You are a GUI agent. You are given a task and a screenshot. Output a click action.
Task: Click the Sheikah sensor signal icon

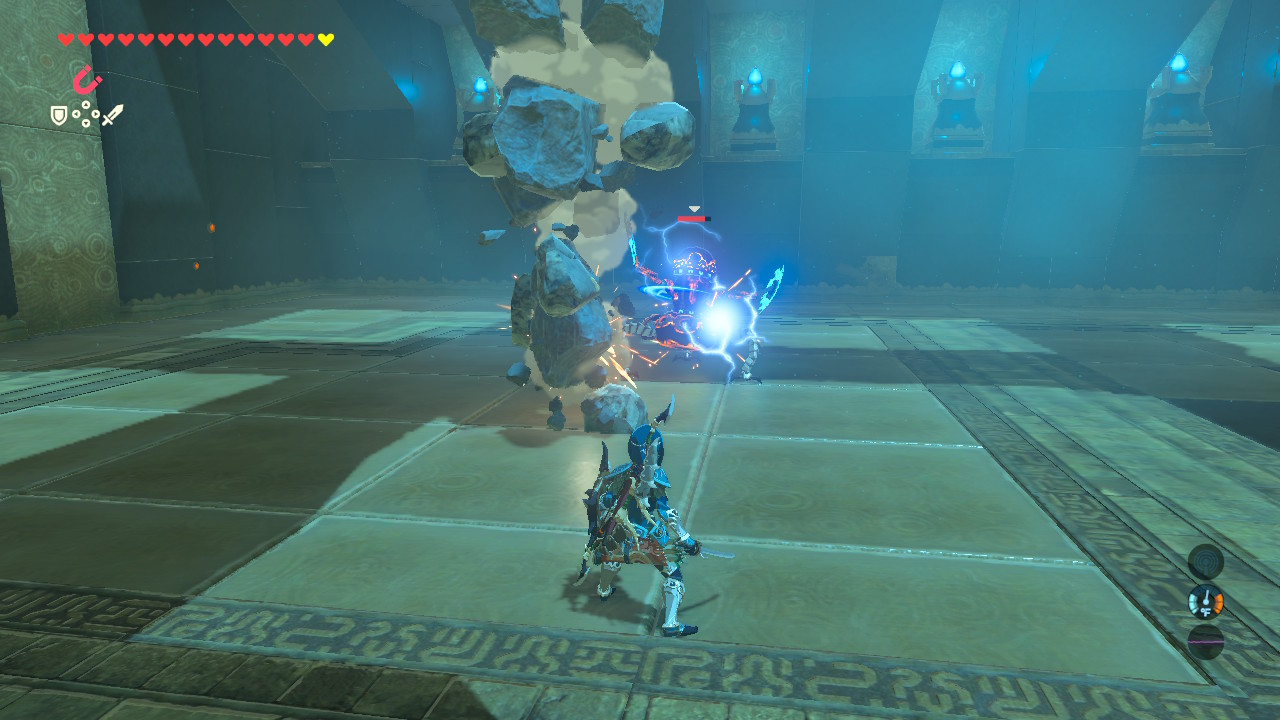click(x=1206, y=562)
